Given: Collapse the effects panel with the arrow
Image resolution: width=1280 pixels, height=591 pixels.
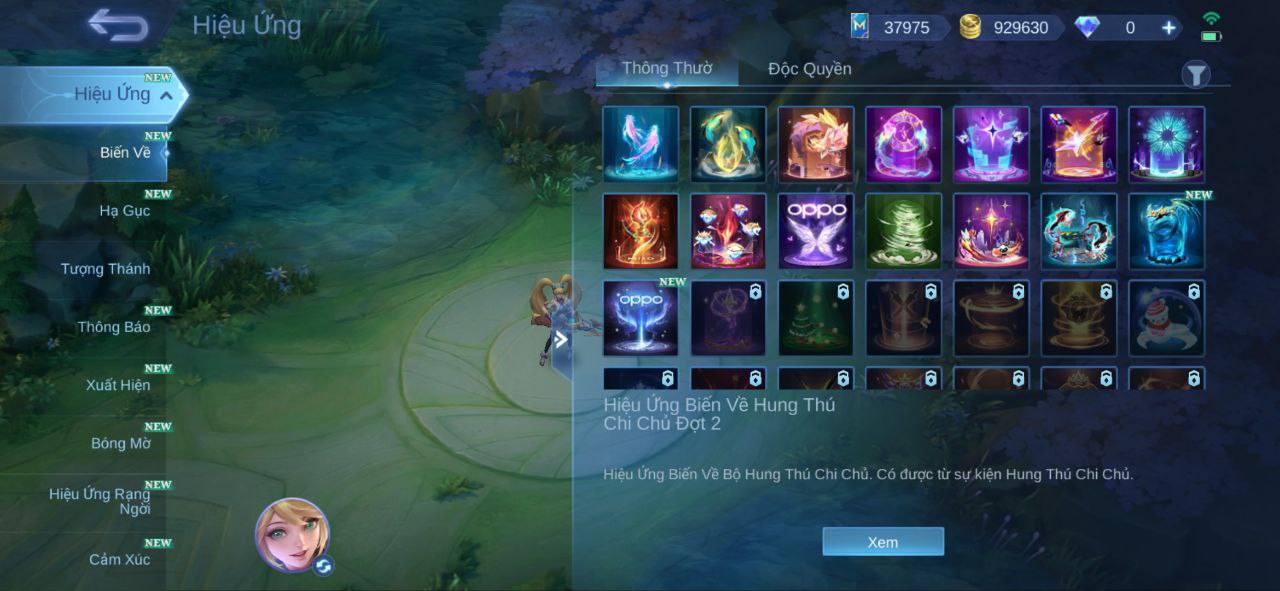Looking at the screenshot, I should pos(561,339).
